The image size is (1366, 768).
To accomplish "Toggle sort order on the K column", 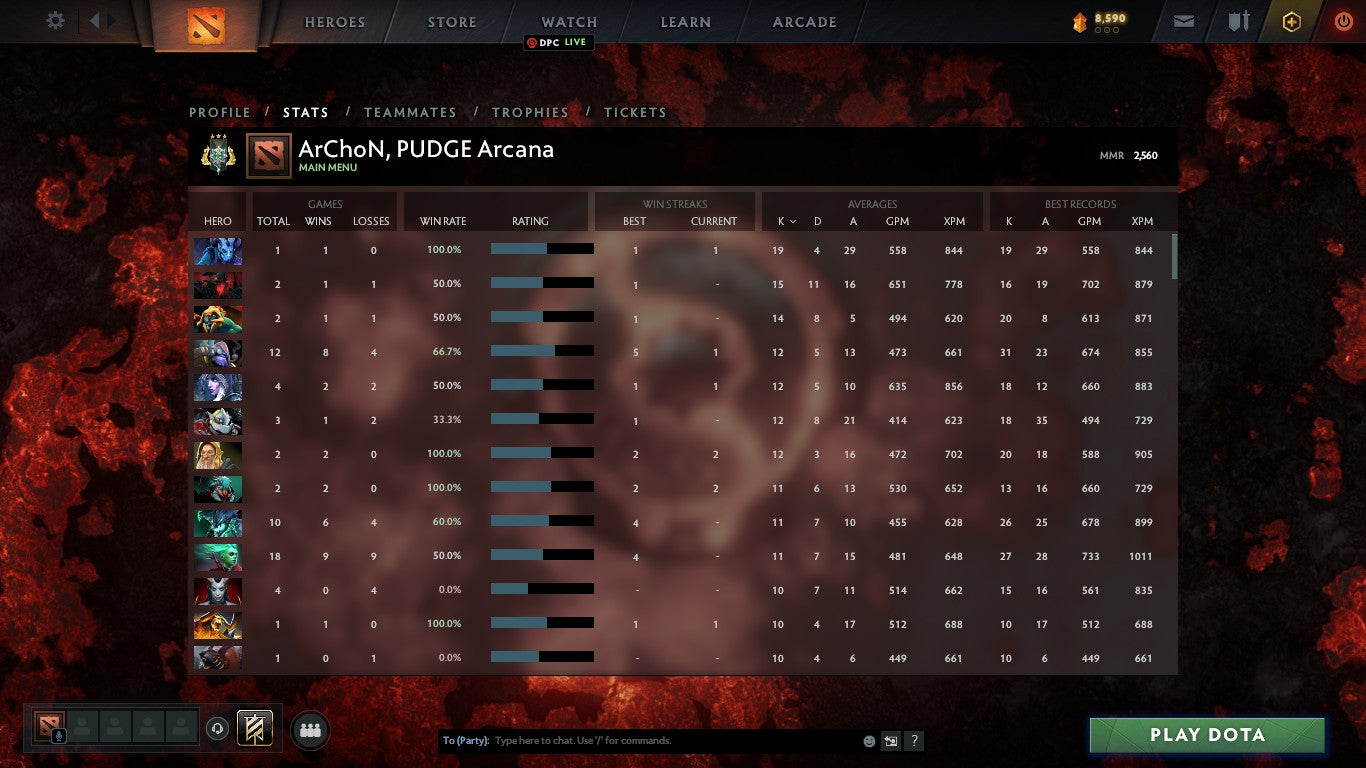I will pos(779,221).
